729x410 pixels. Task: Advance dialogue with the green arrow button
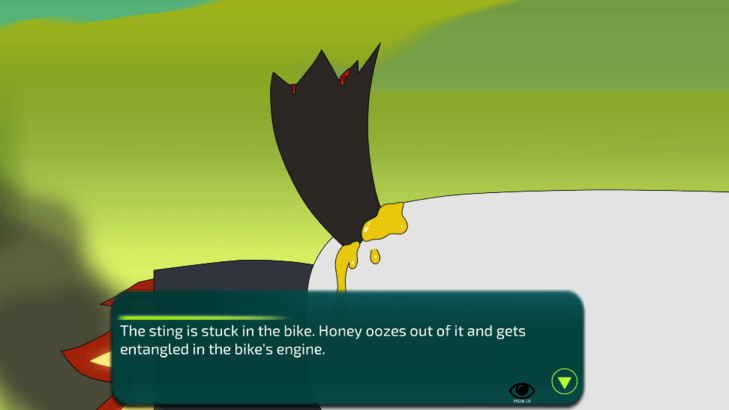[565, 381]
